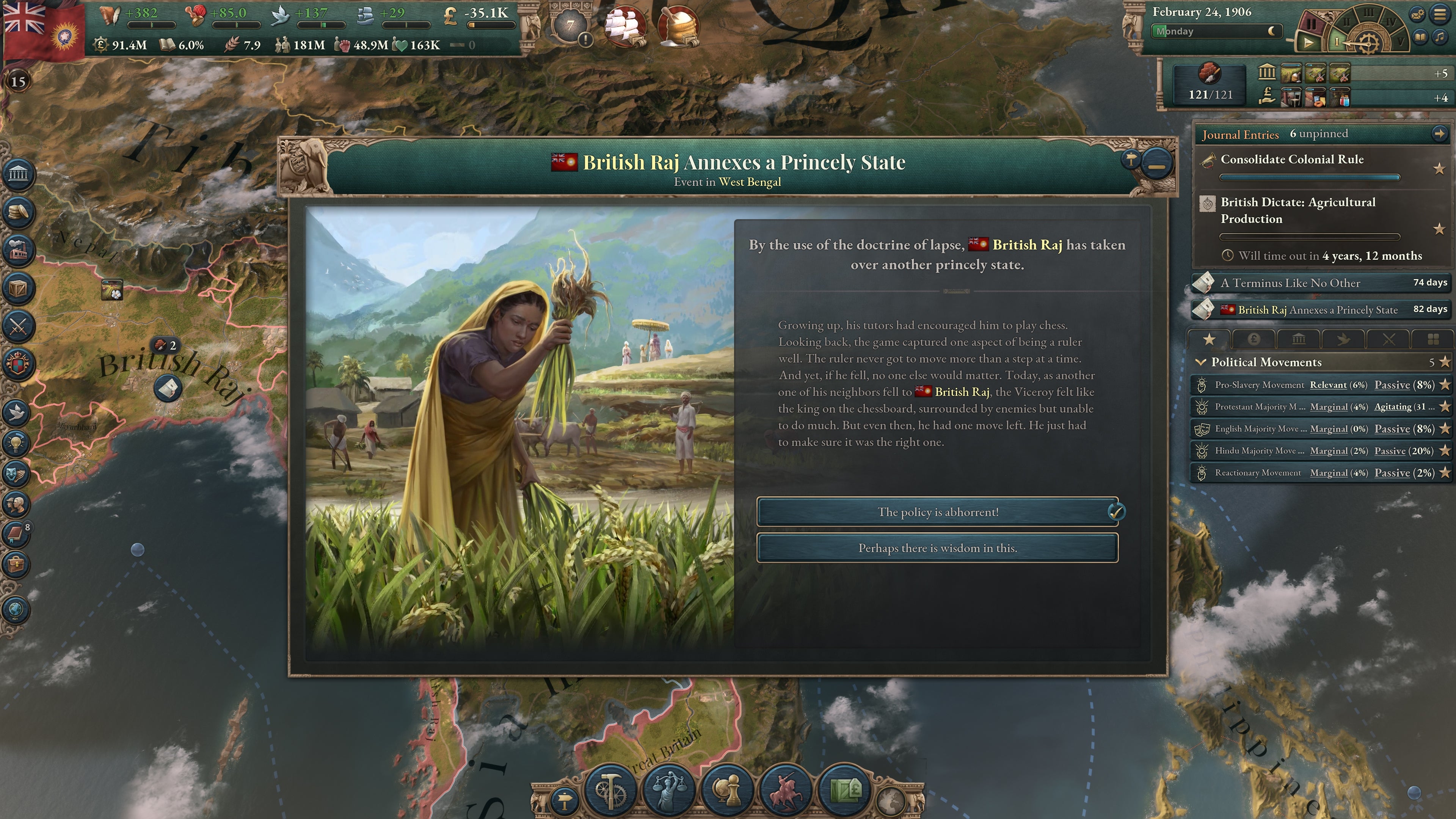Image resolution: width=1456 pixels, height=819 pixels.
Task: Collapse the Political Movements section
Action: click(x=1202, y=362)
